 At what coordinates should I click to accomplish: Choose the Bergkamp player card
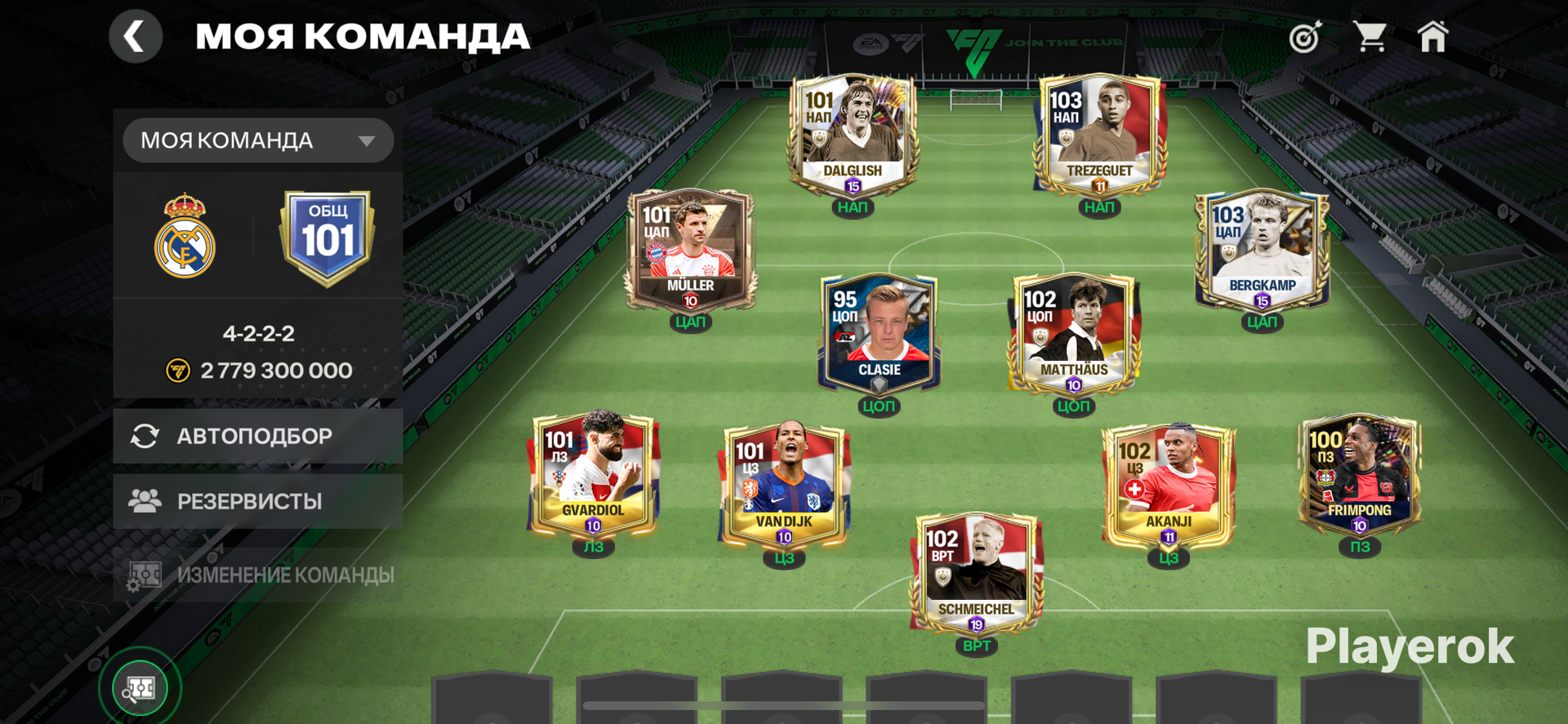1262,250
